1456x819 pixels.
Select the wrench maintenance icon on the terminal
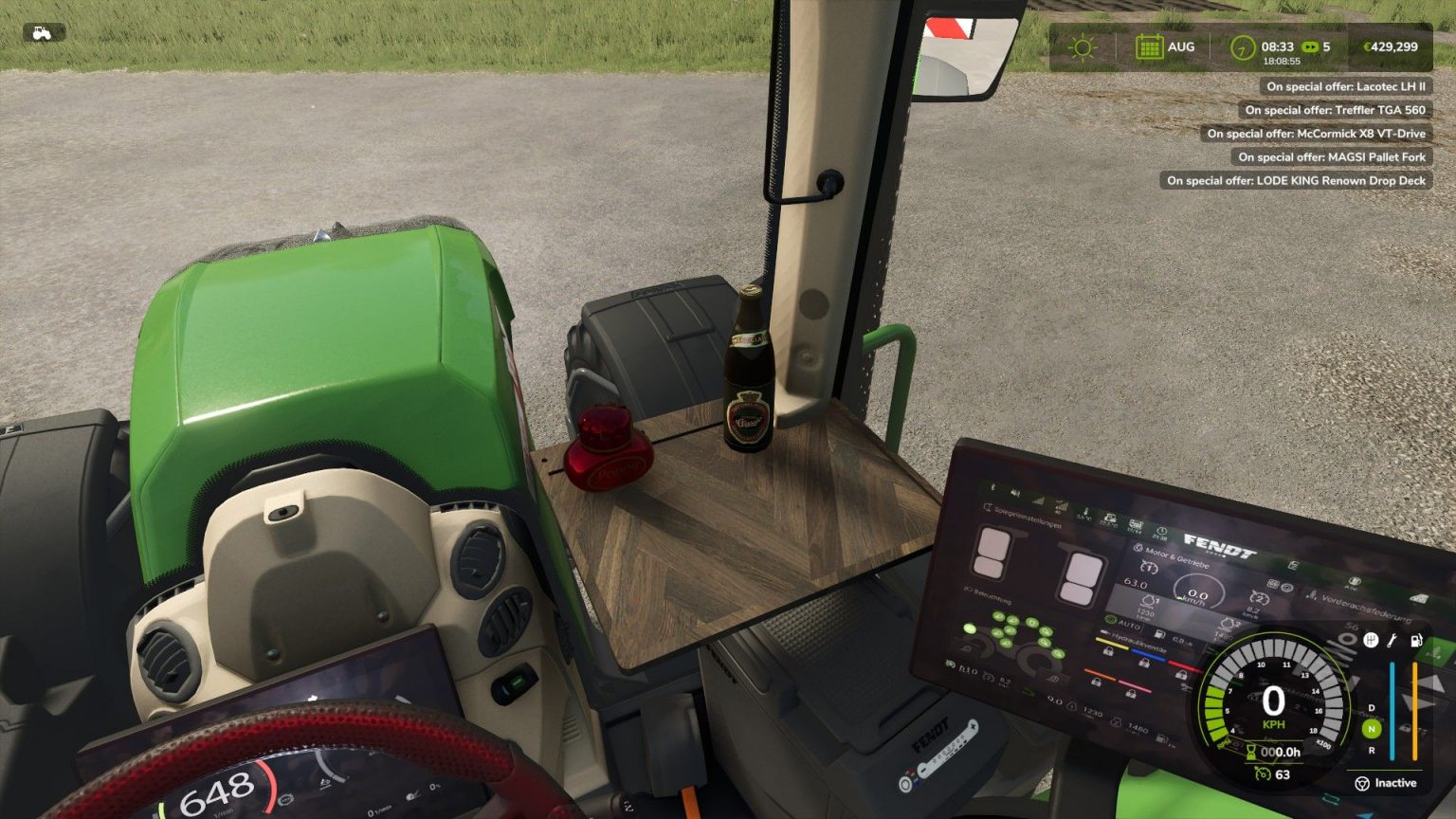(x=1391, y=641)
